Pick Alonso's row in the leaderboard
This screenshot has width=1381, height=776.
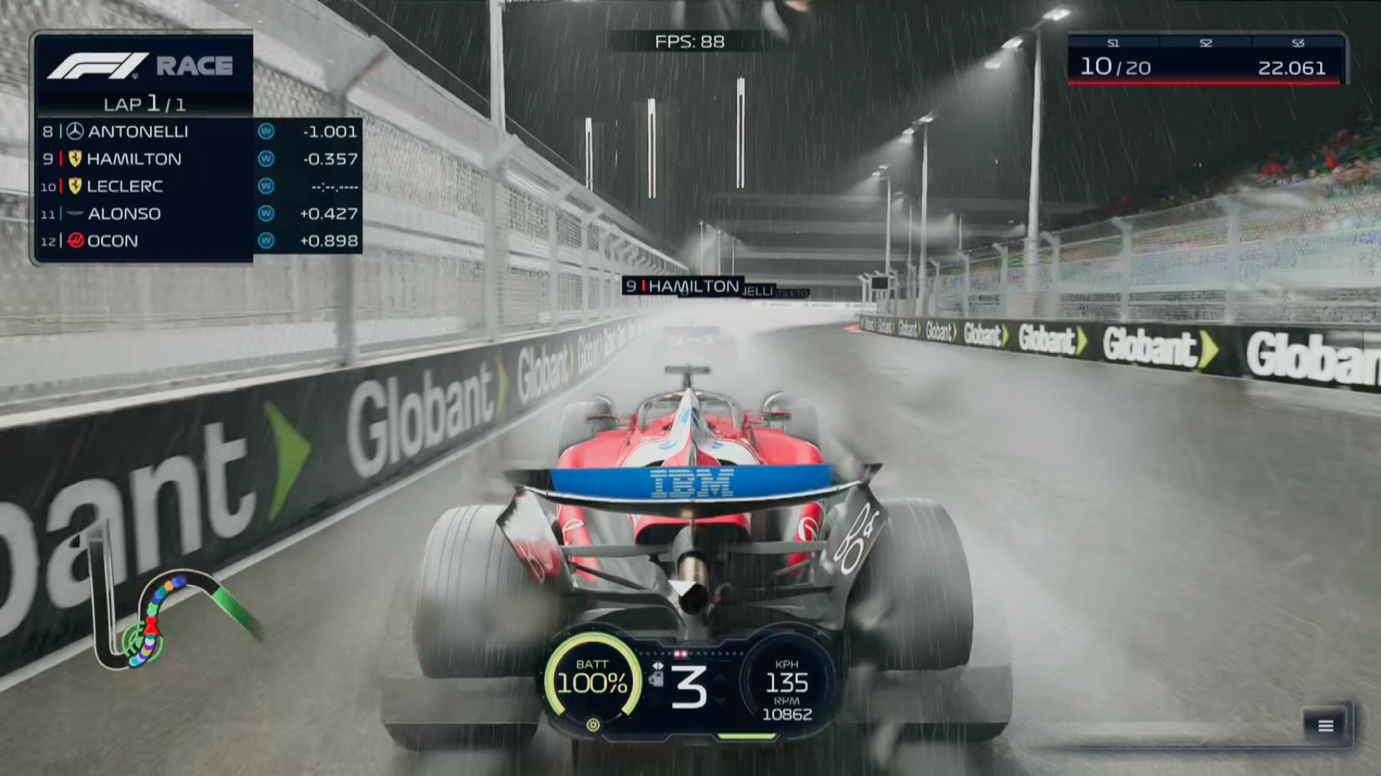198,213
